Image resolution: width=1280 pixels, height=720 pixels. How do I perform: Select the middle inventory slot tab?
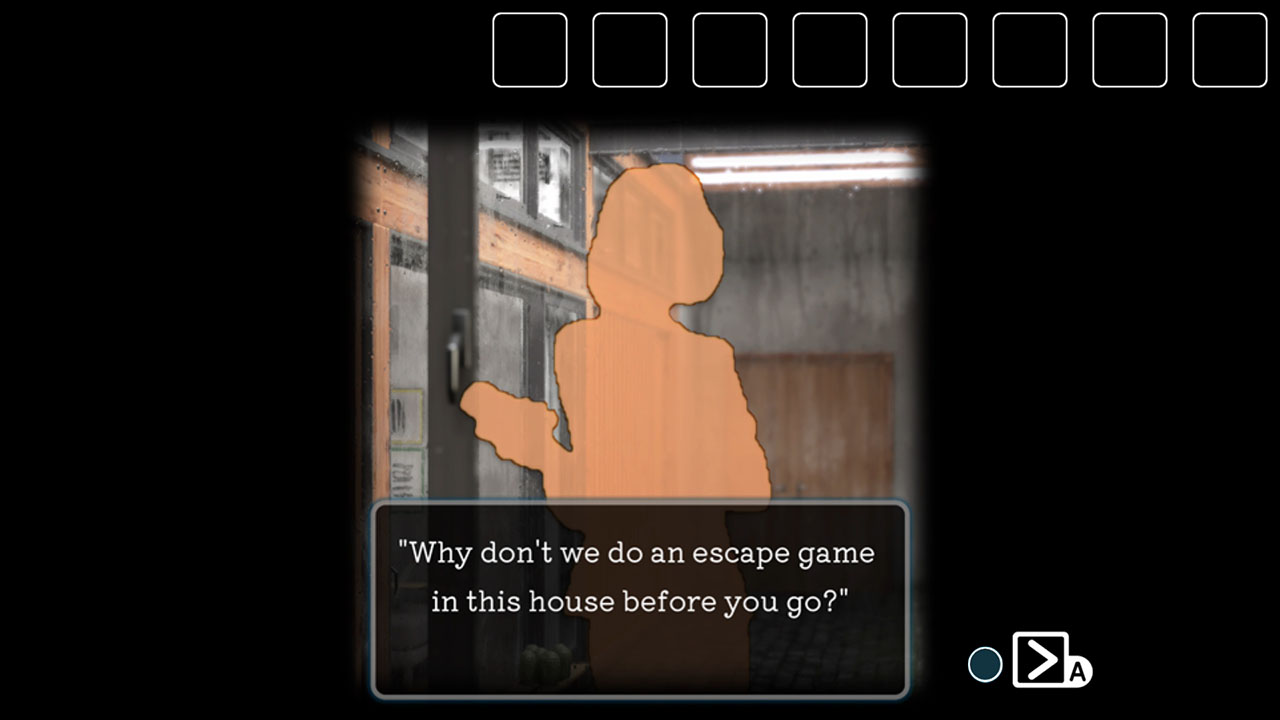[829, 50]
